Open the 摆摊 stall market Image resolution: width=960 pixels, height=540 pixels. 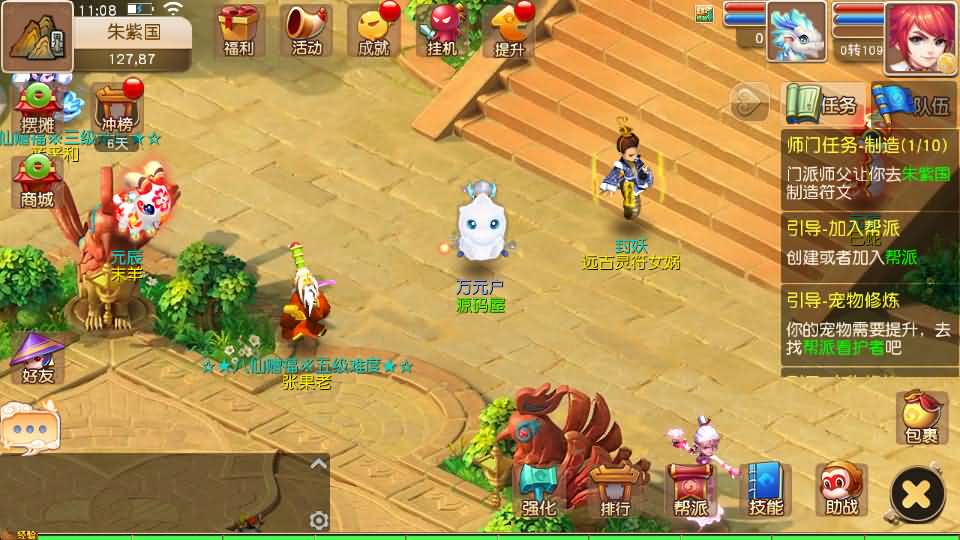(x=37, y=108)
